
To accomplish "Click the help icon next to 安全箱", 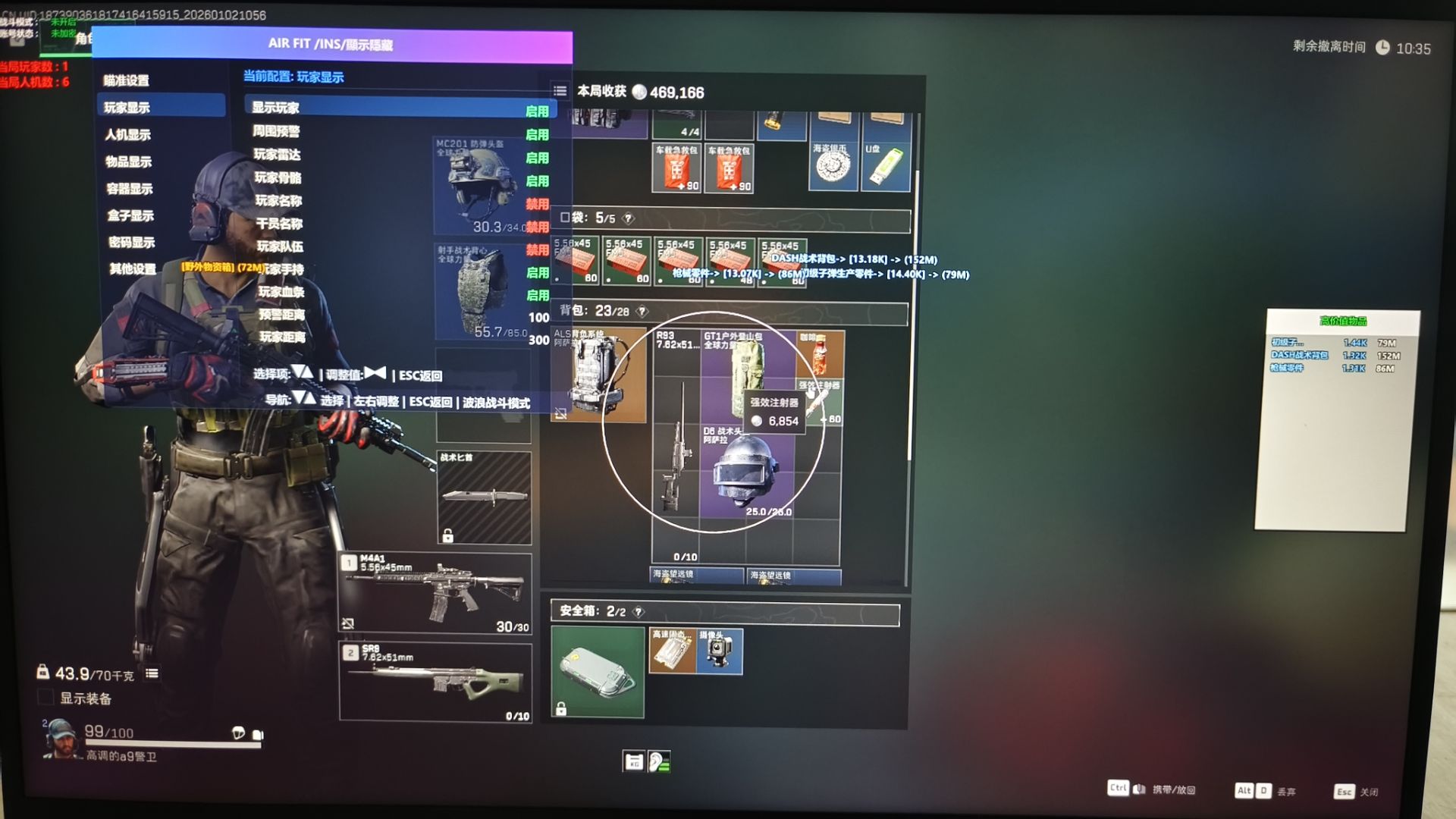I will point(639,611).
